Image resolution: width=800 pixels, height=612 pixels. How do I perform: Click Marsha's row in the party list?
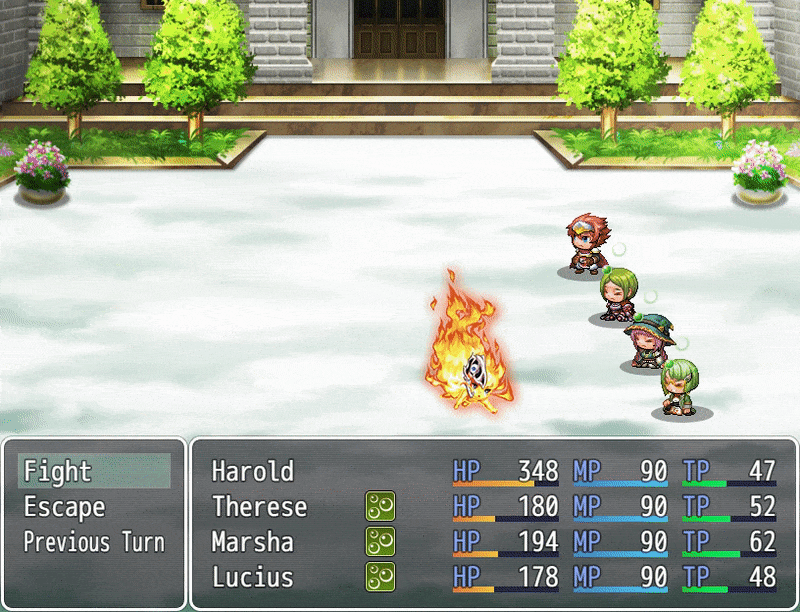[x=494, y=543]
